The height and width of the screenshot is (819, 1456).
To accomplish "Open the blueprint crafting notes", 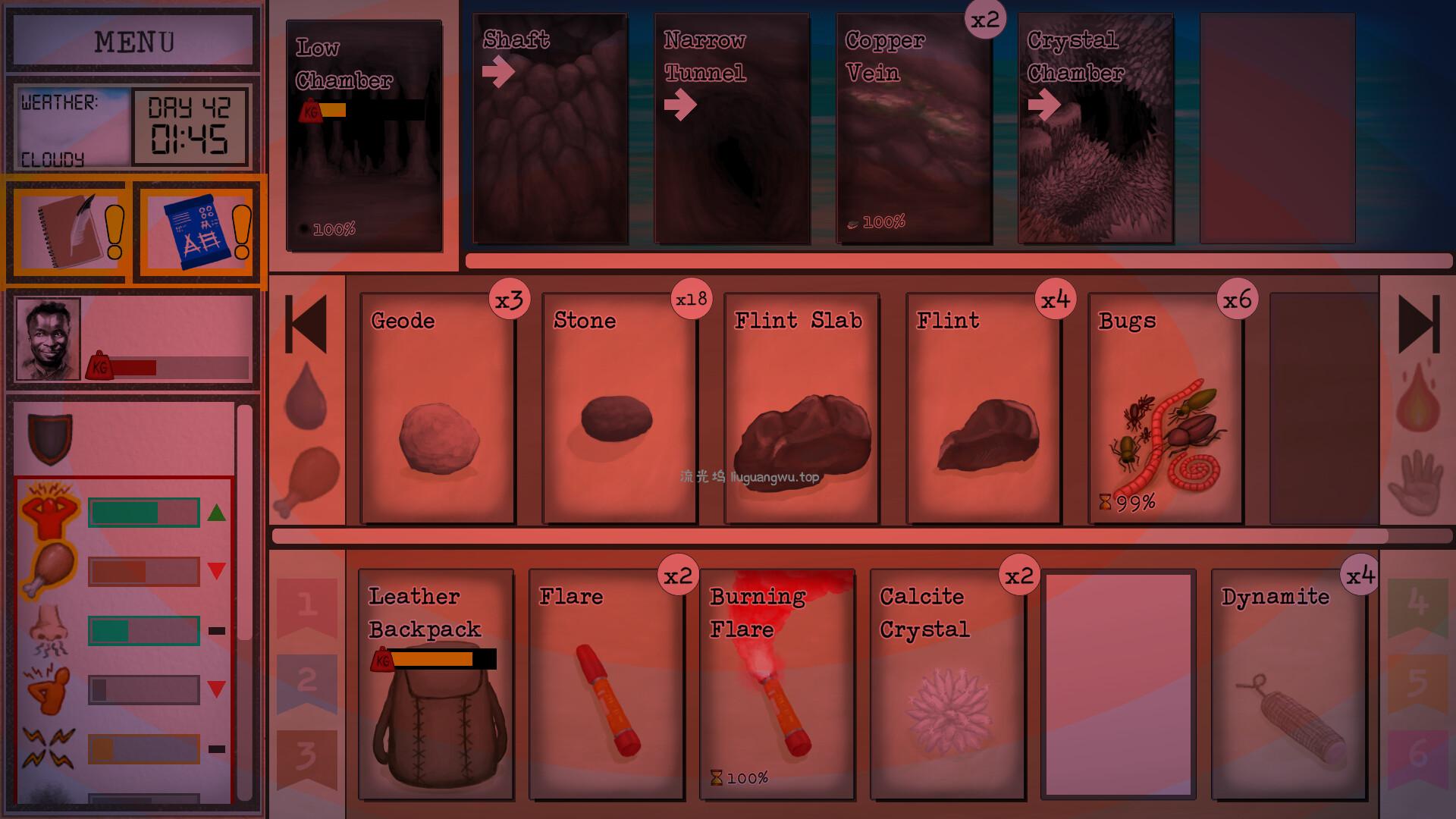I will [x=196, y=231].
